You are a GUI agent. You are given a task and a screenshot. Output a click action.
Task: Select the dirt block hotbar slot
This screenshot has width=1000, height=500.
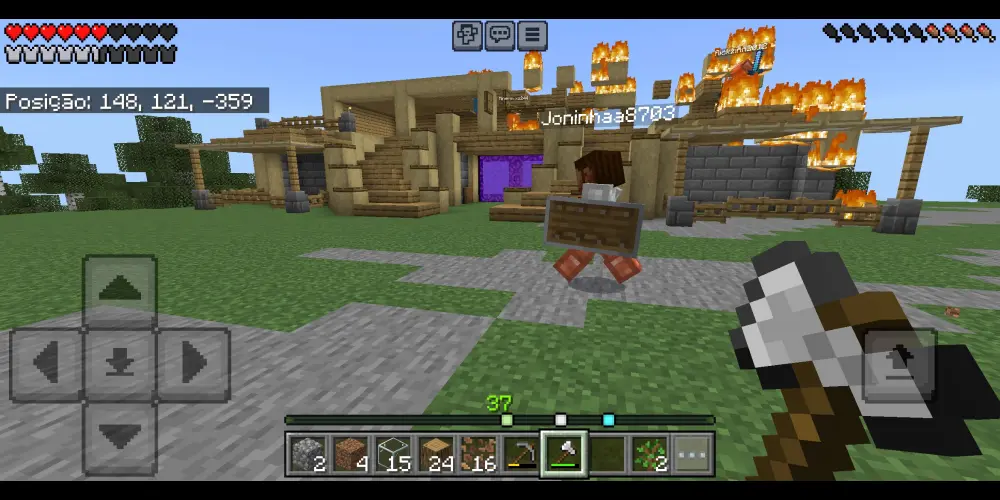349,455
